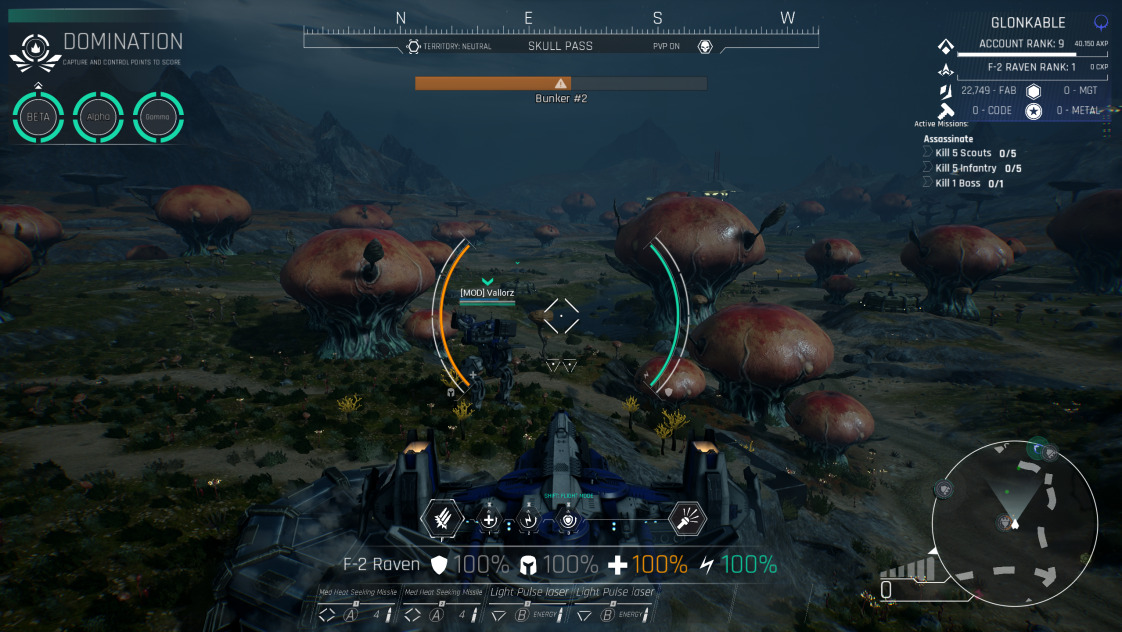Image resolution: width=1122 pixels, height=632 pixels.
Task: Toggle the flashlight hexagon icon
Action: [x=687, y=518]
